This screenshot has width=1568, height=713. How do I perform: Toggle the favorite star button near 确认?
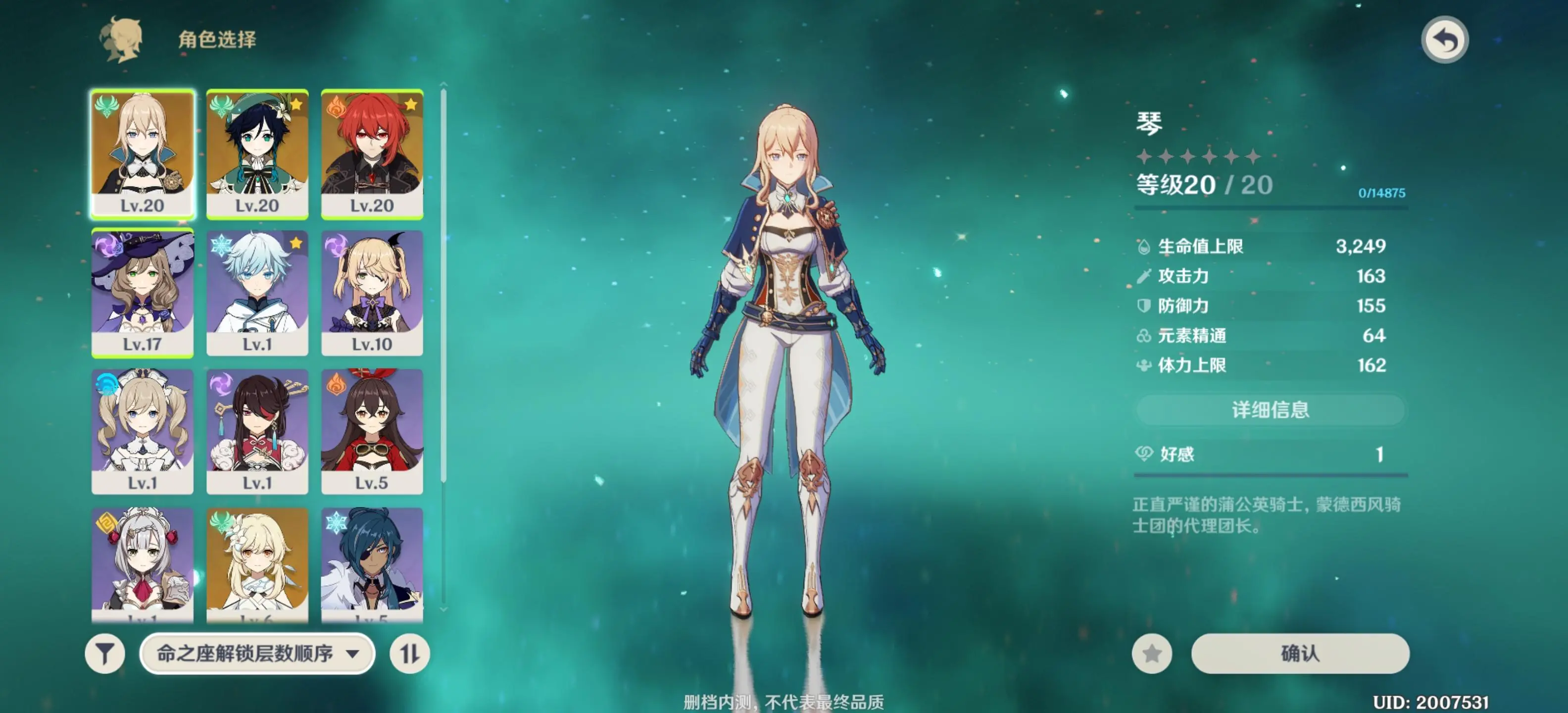[1153, 655]
